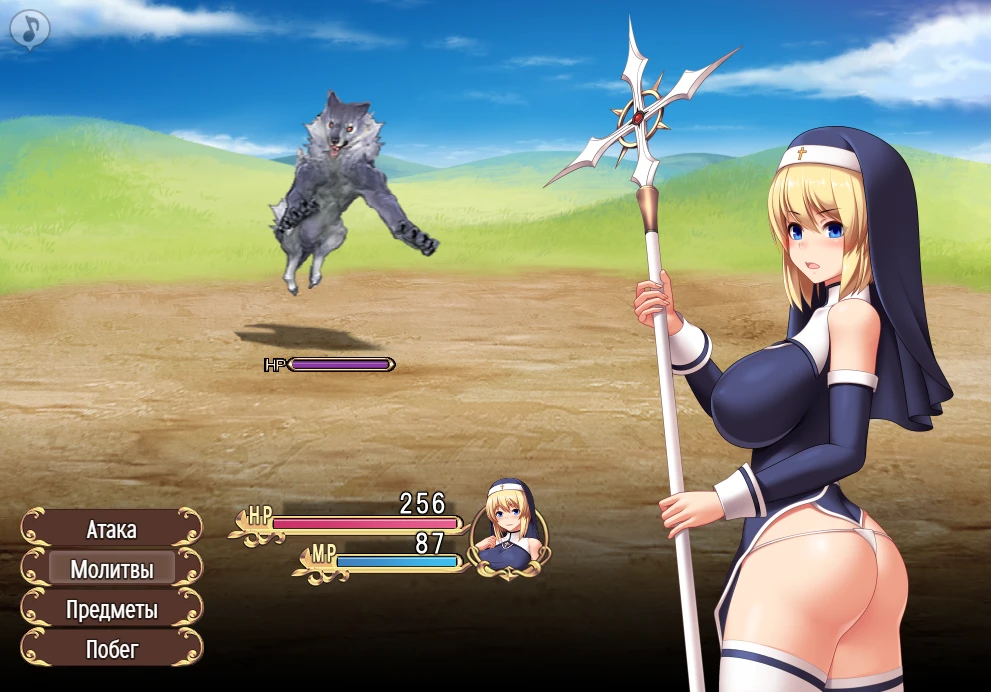This screenshot has width=991, height=692.
Task: Choose the Атака battle command
Action: pos(111,529)
